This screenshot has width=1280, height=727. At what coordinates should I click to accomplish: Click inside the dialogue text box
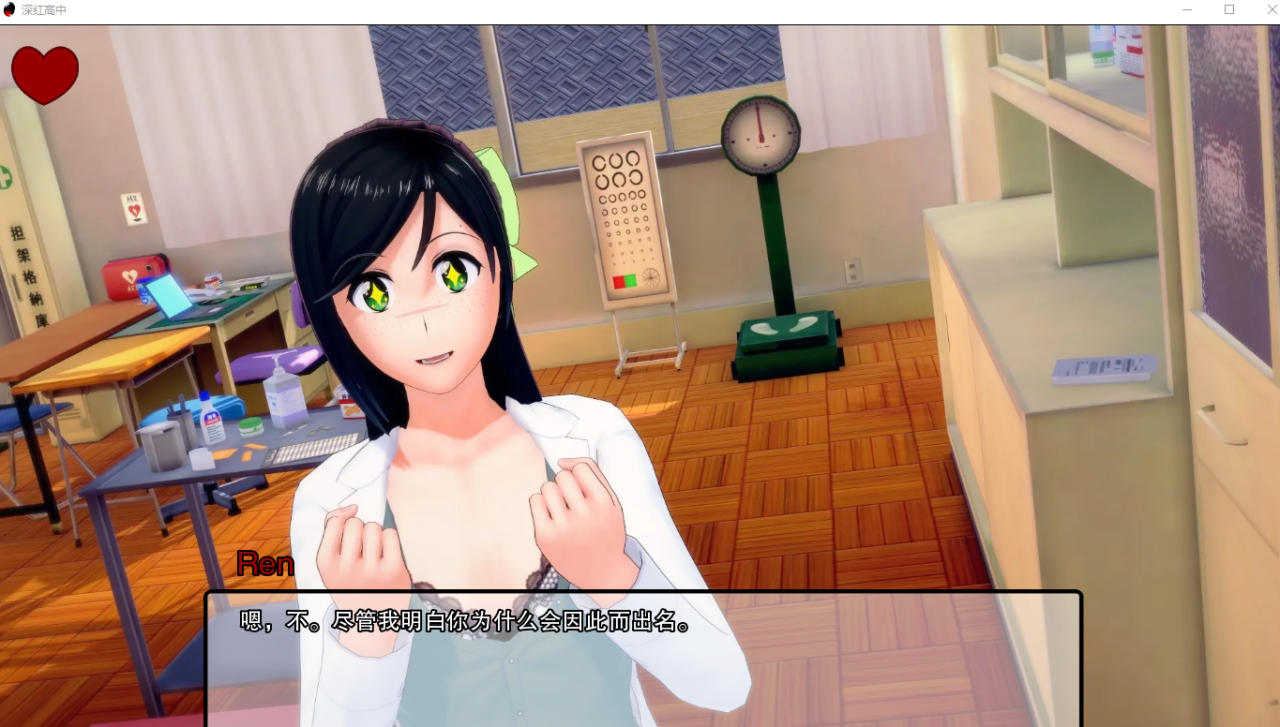pos(640,660)
